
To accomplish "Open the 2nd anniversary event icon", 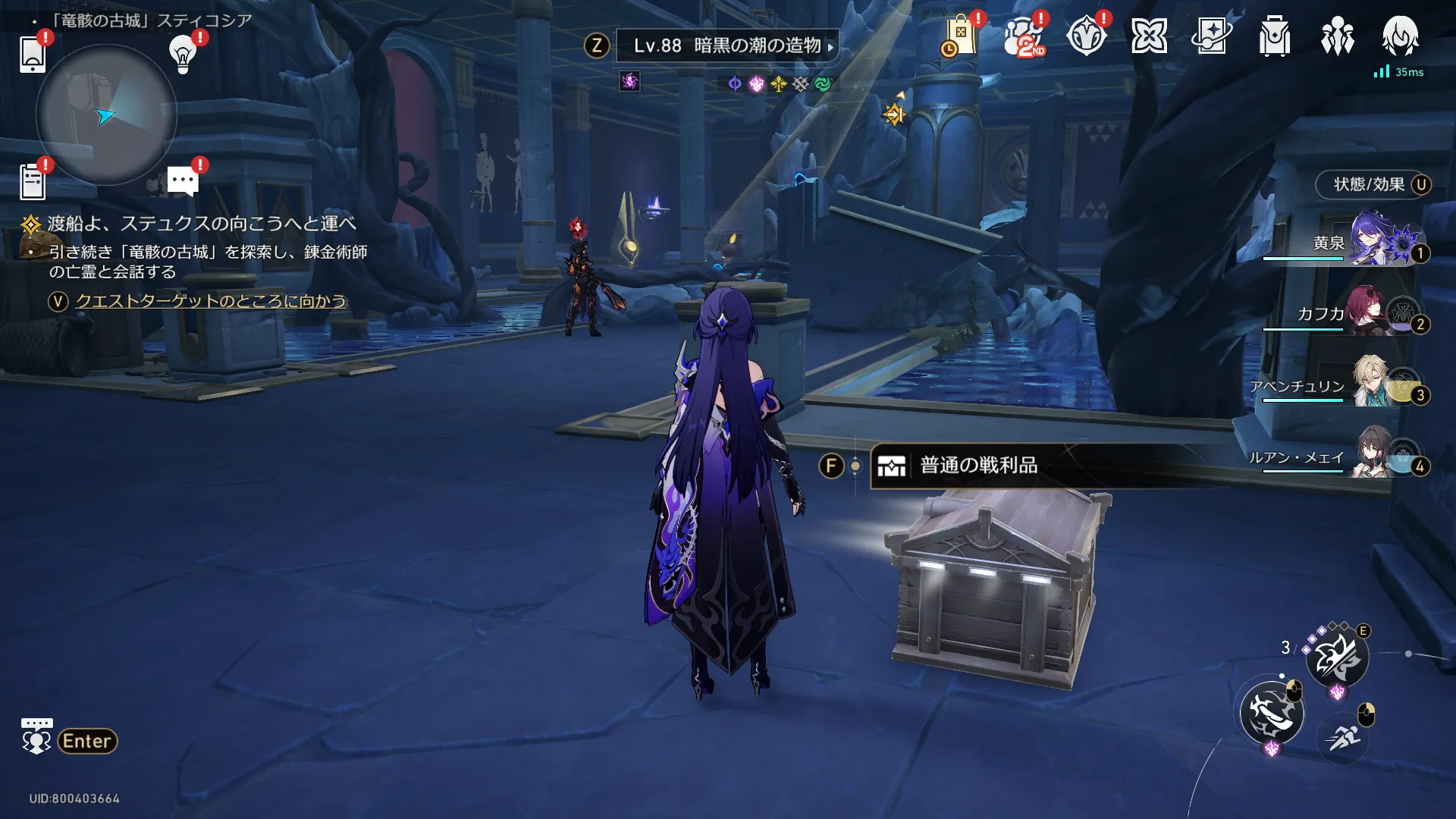I will pyautogui.click(x=1024, y=36).
